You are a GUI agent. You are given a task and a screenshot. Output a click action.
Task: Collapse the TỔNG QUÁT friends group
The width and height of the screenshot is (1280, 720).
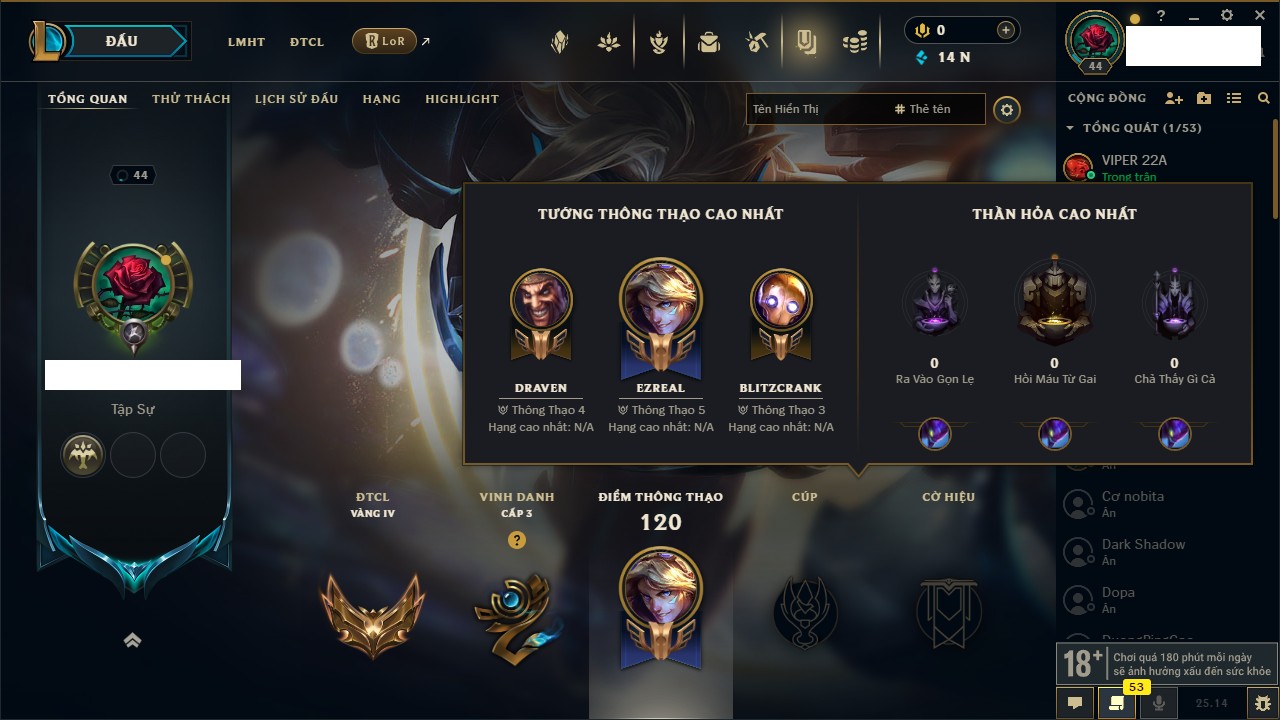coord(1070,128)
